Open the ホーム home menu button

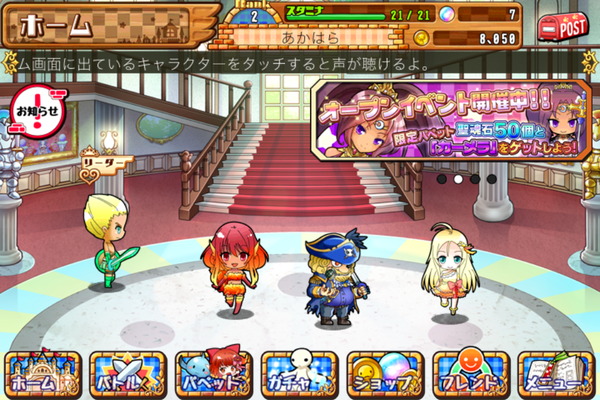43,372
